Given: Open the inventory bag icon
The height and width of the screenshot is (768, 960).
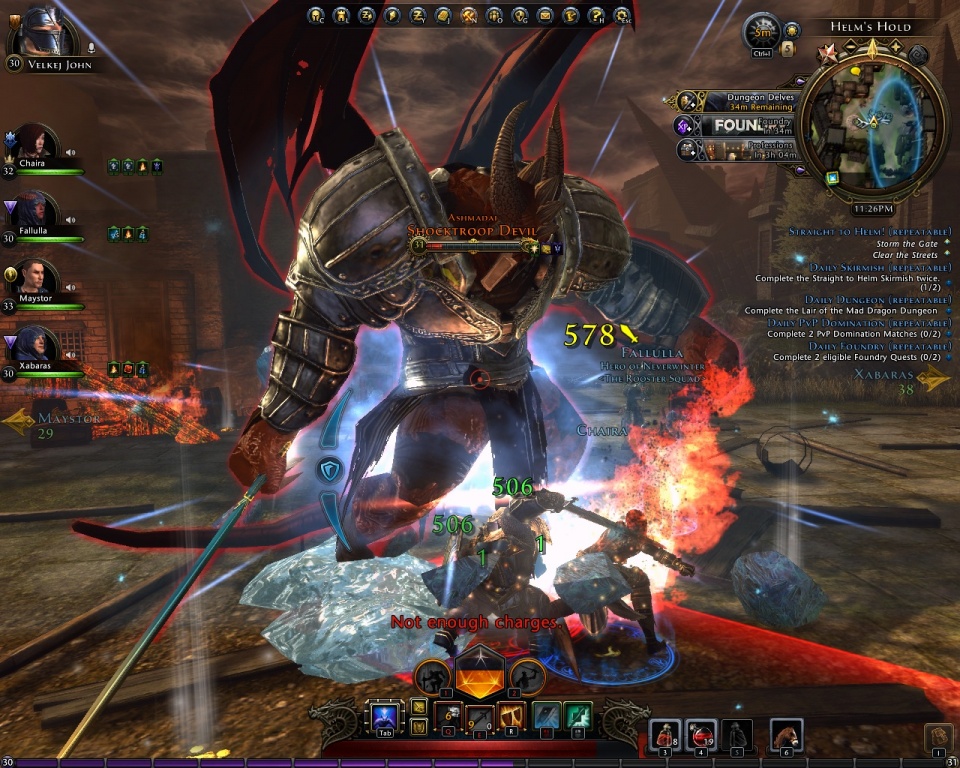Looking at the screenshot, I should tap(938, 736).
